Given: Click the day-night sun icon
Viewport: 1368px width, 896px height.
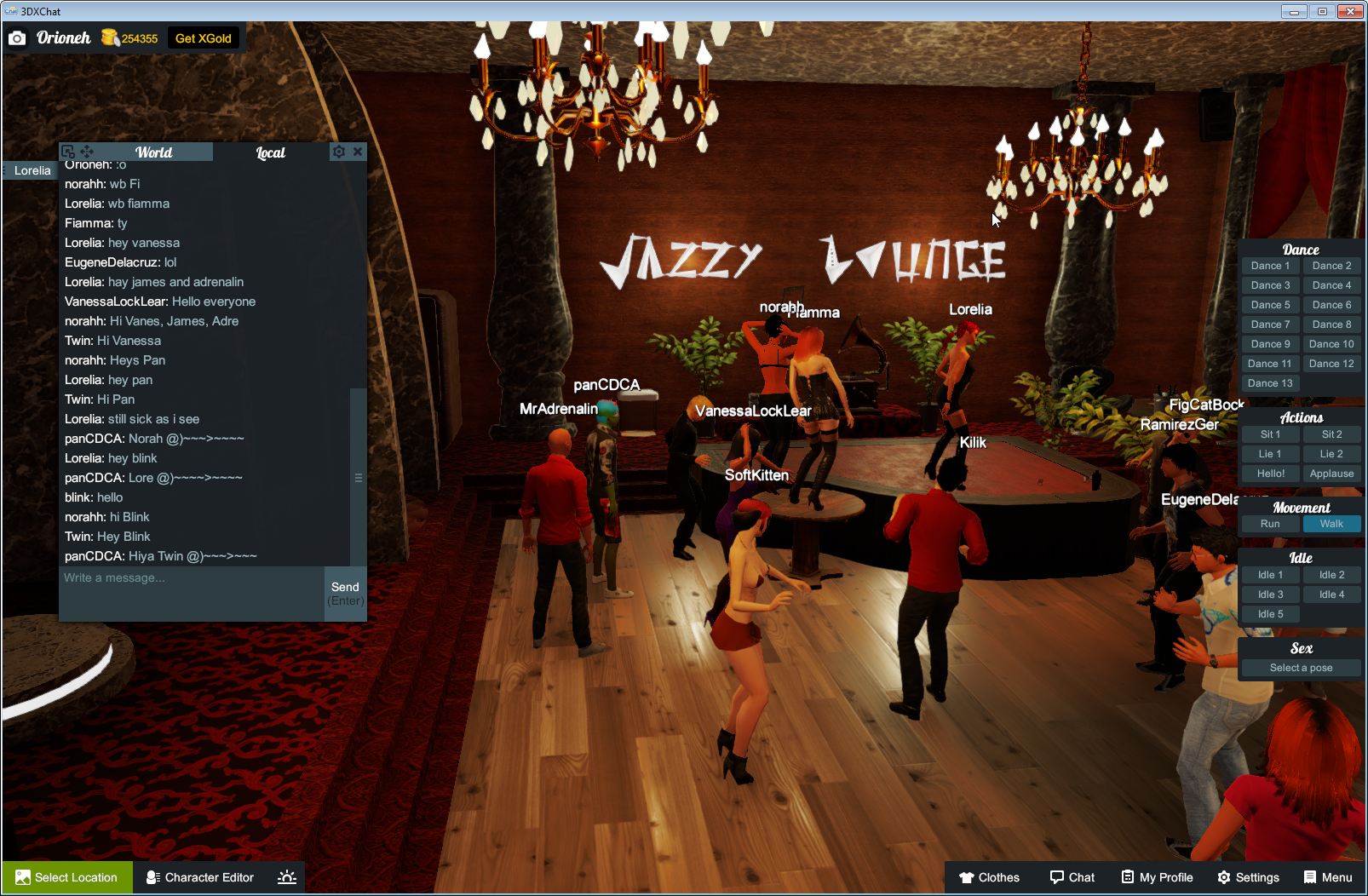Looking at the screenshot, I should click(x=288, y=877).
